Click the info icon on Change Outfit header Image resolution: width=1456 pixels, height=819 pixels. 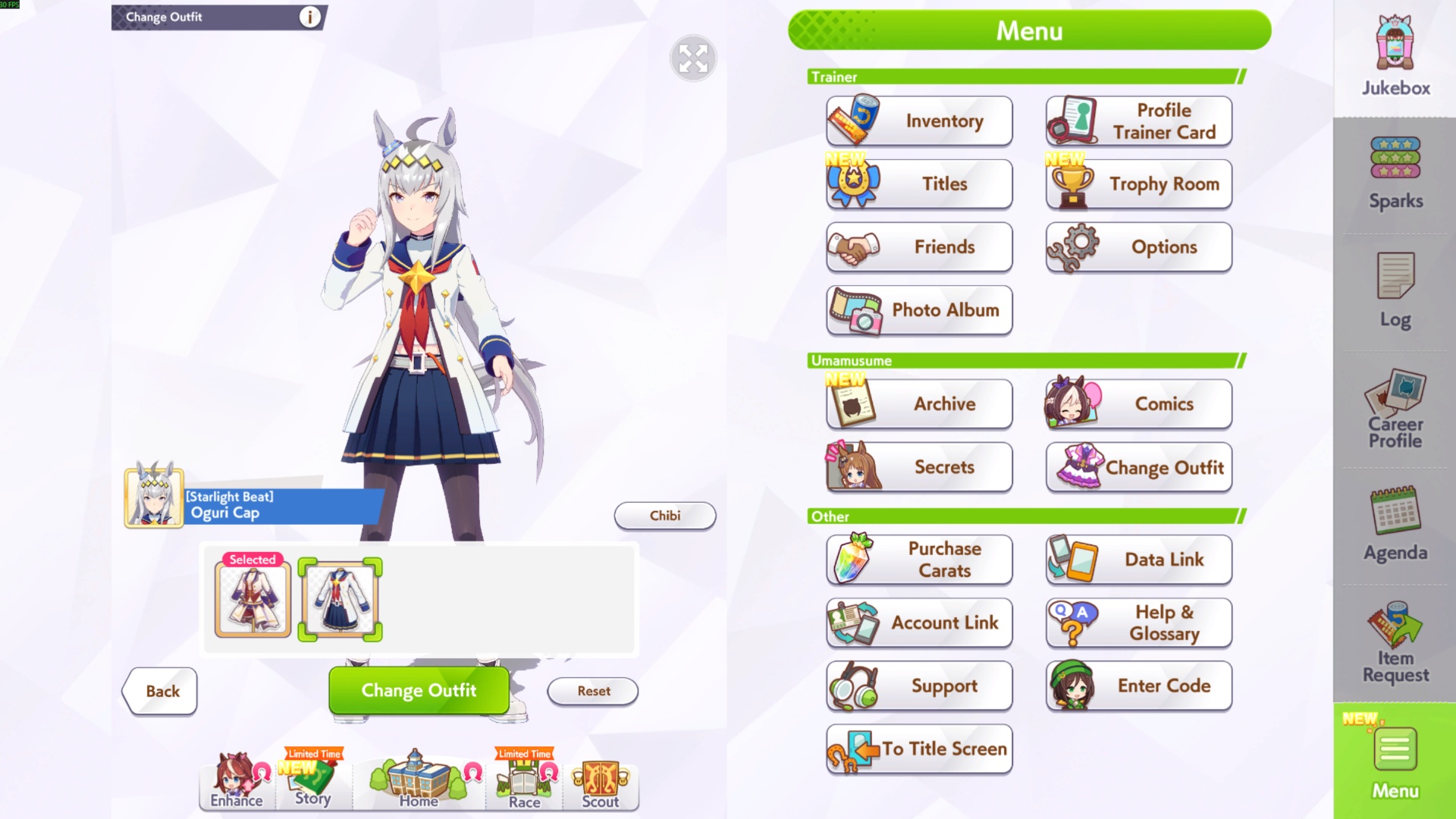click(309, 17)
